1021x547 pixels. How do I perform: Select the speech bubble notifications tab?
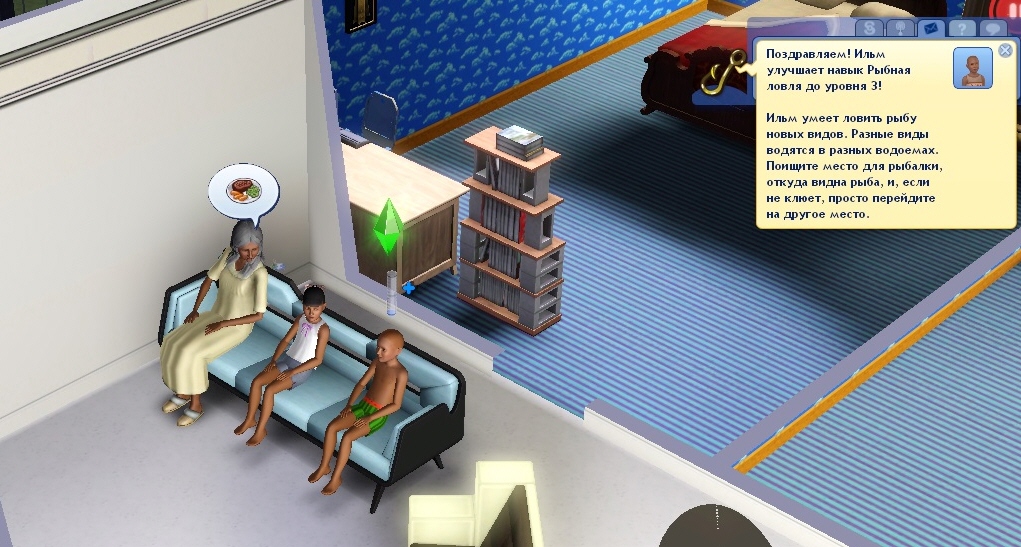[993, 29]
